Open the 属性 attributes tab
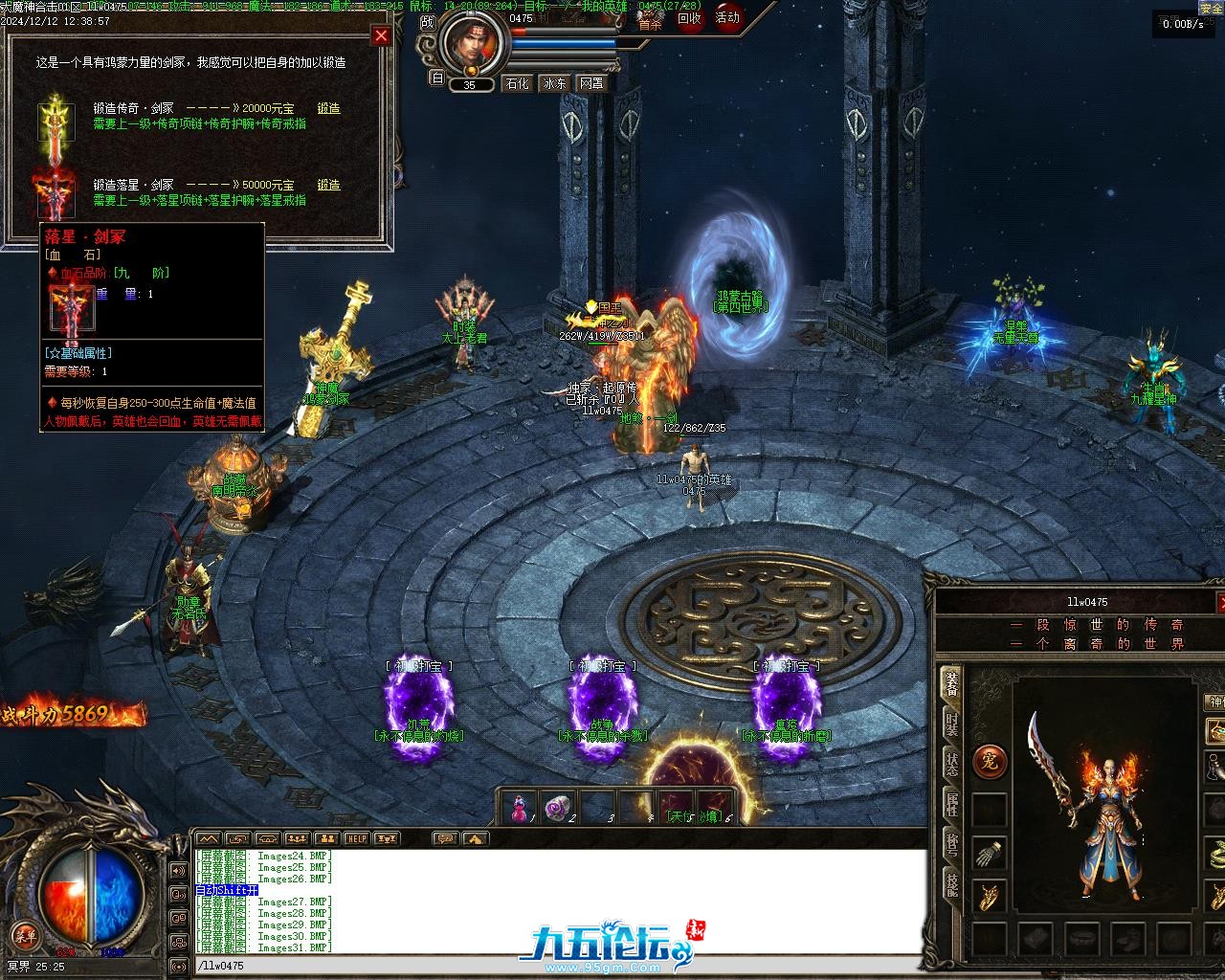Image resolution: width=1225 pixels, height=980 pixels. (x=951, y=804)
